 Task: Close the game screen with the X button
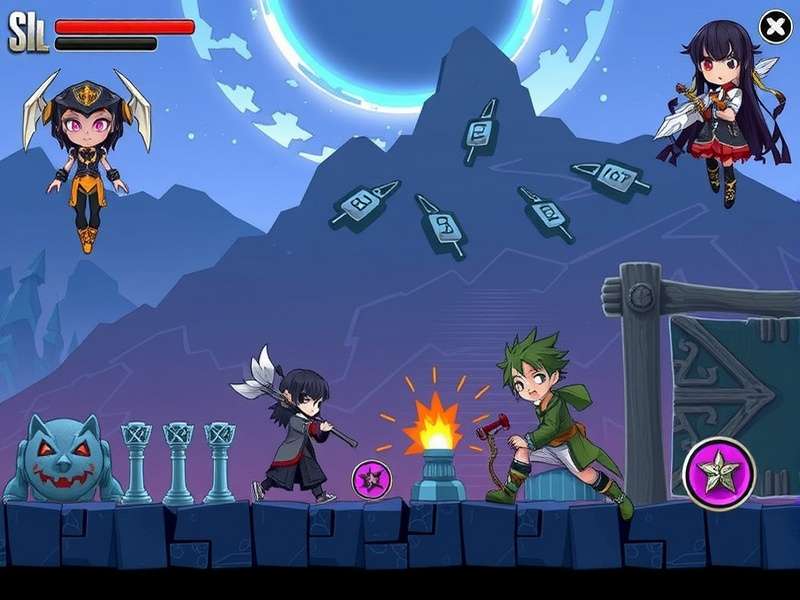[775, 27]
